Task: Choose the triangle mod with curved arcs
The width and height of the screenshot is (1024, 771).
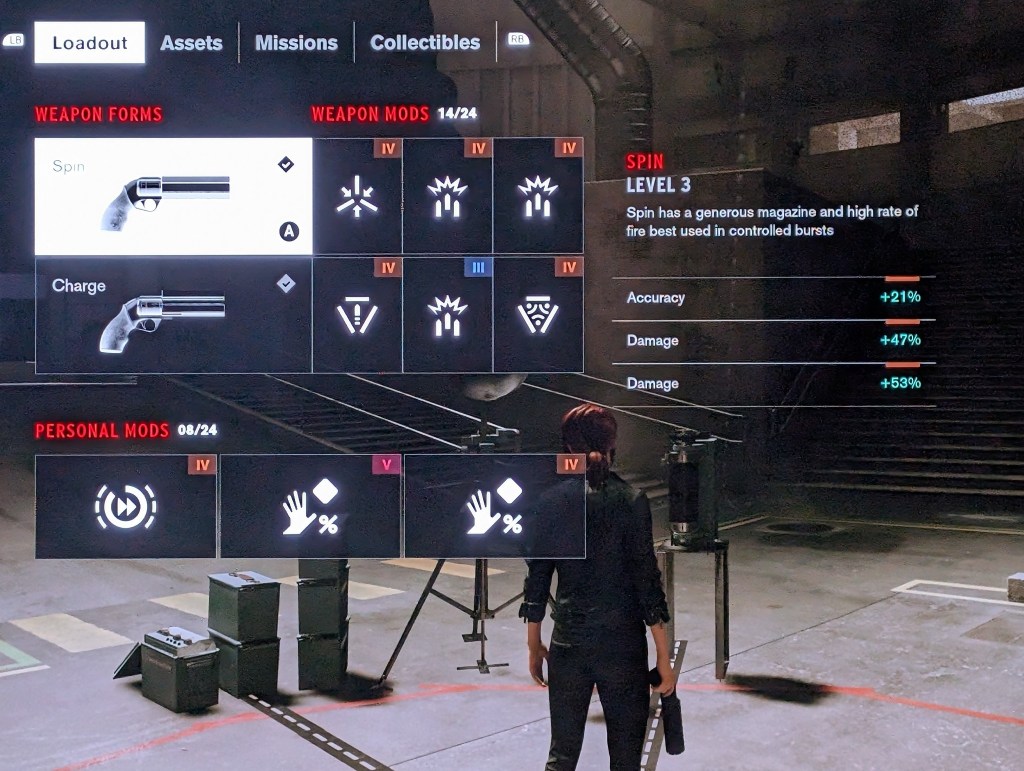Action: 538,315
